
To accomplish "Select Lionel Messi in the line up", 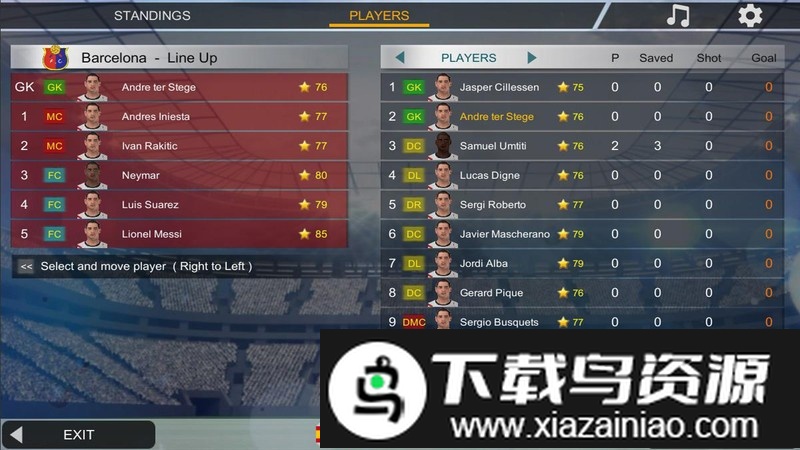I will pos(180,234).
